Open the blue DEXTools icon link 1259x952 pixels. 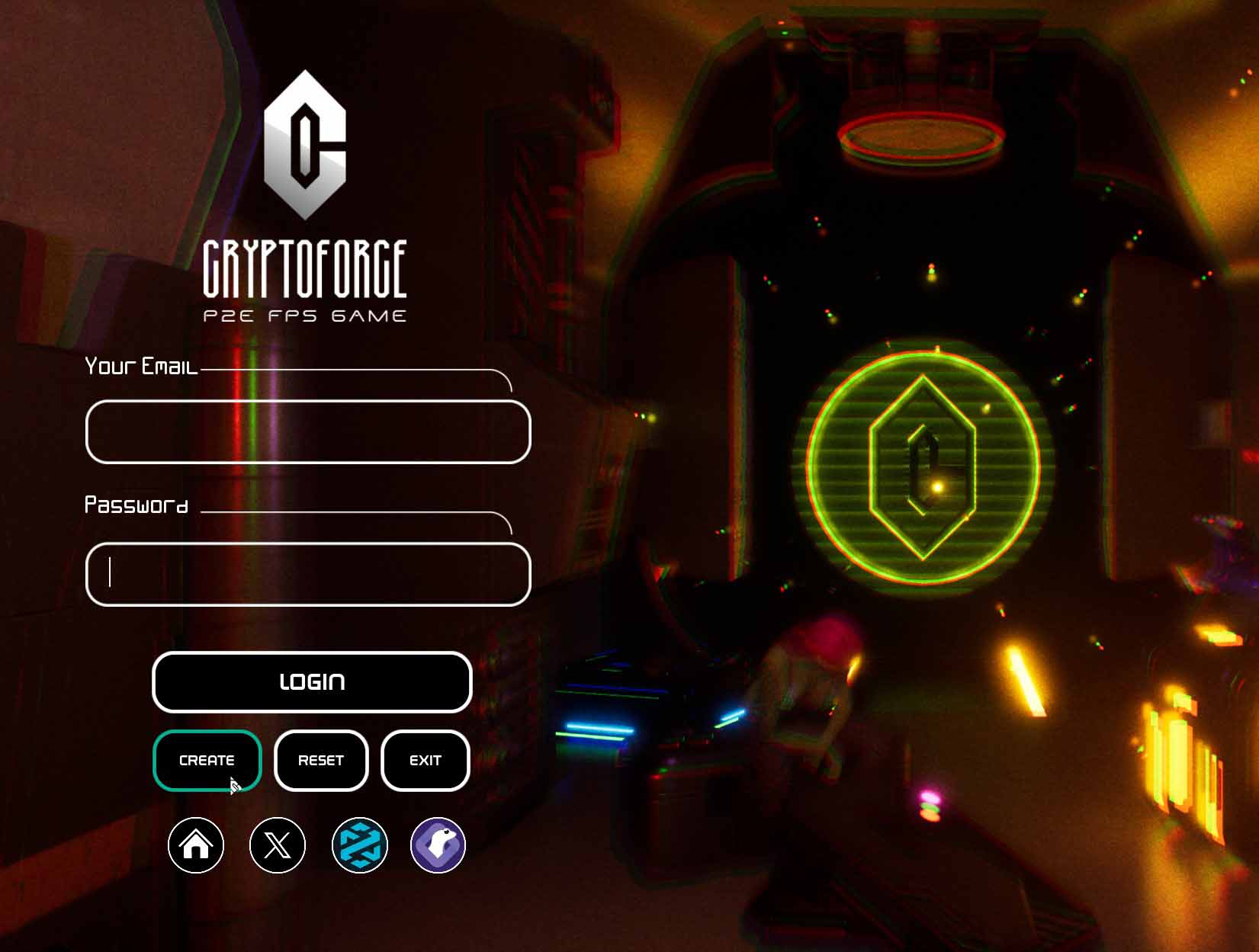[360, 845]
